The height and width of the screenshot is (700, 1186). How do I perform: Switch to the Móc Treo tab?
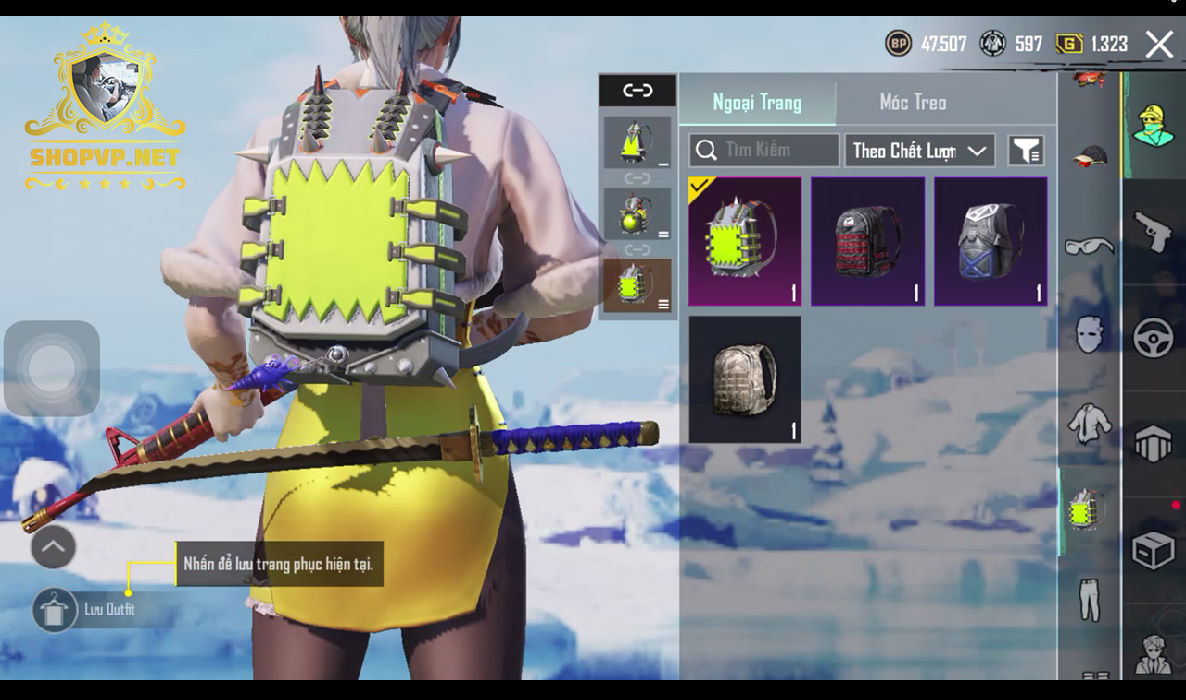point(912,102)
